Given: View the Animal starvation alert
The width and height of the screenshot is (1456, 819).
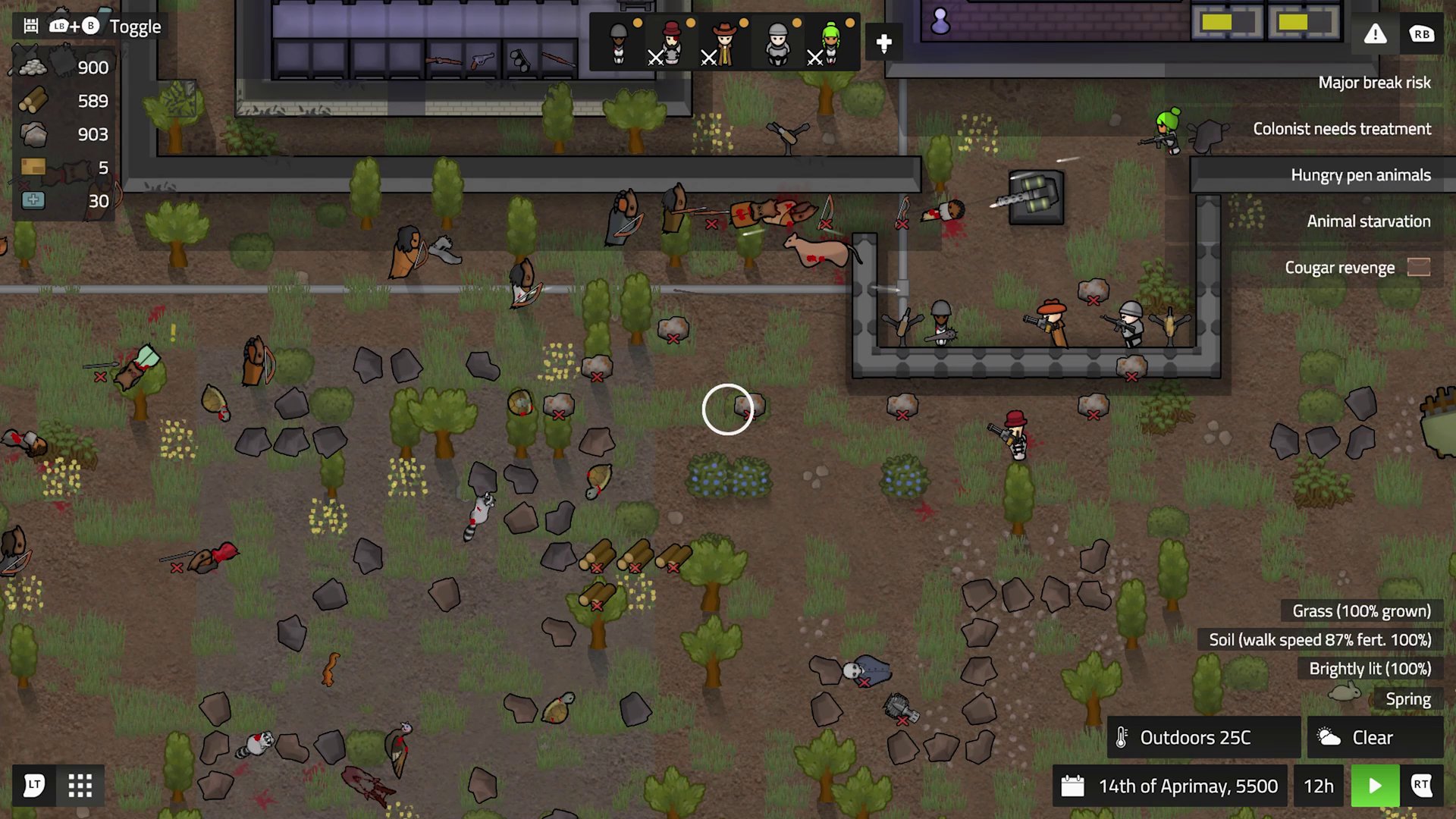Looking at the screenshot, I should [x=1367, y=221].
